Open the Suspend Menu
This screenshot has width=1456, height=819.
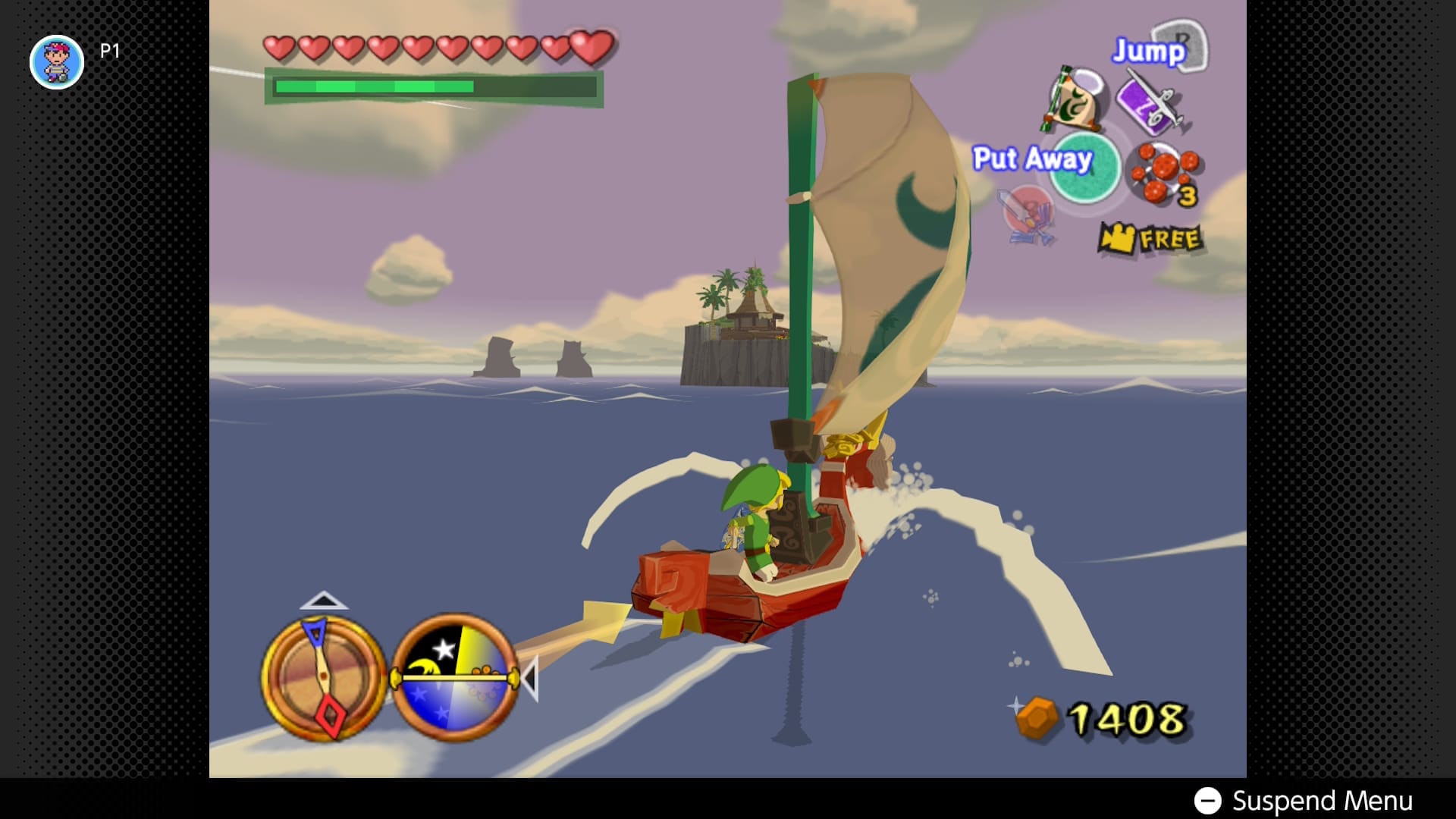point(1303,800)
